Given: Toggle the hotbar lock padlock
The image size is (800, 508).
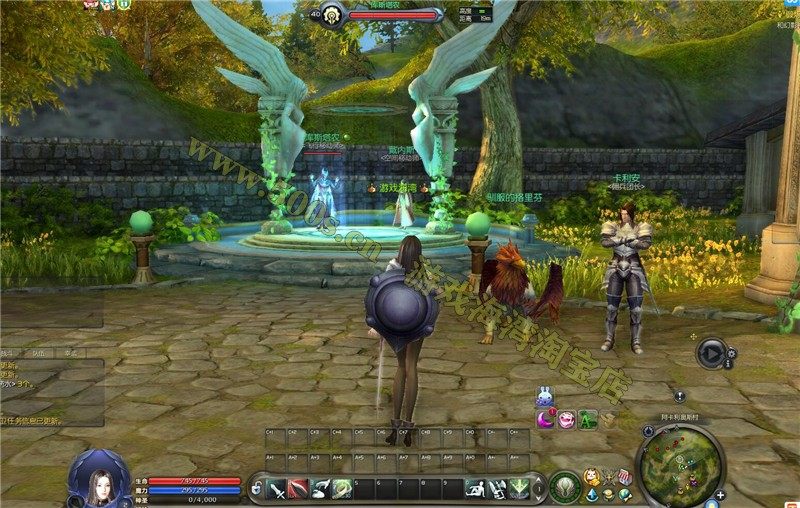Looking at the screenshot, I should (257, 488).
